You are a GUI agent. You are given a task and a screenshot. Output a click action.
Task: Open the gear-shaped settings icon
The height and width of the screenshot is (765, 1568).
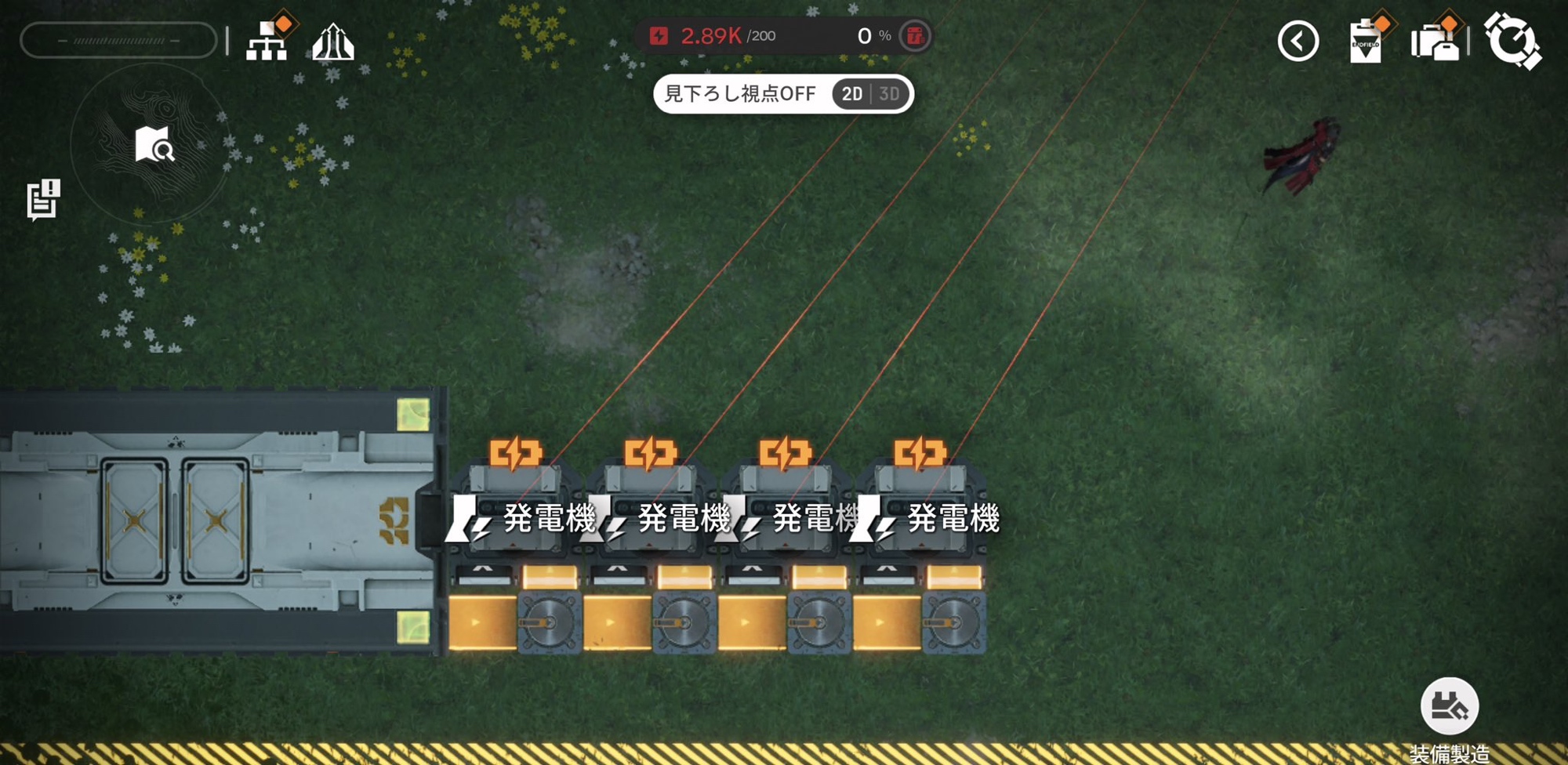(1512, 41)
